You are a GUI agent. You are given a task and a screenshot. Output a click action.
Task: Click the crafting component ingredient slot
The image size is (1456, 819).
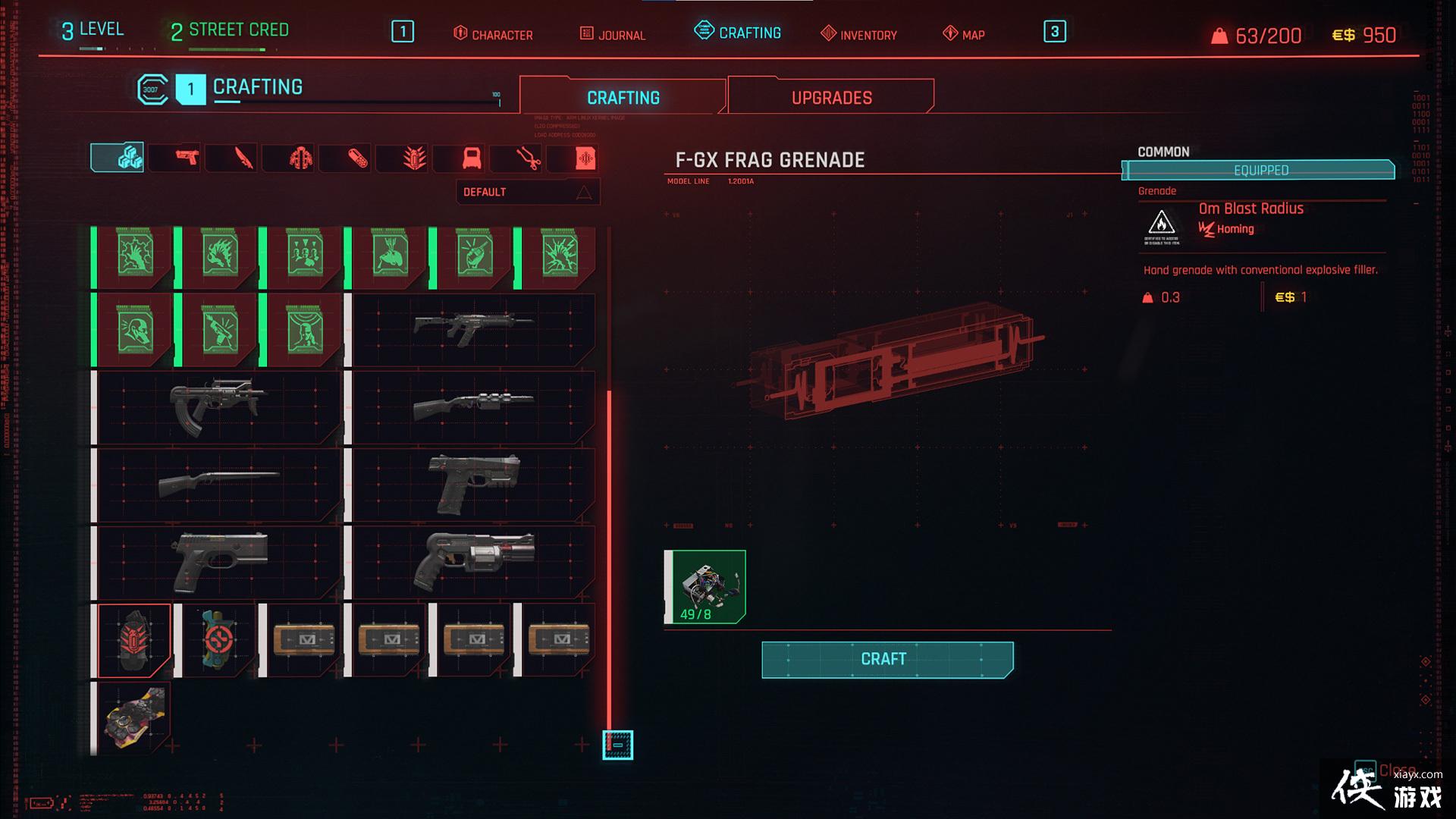tap(706, 587)
